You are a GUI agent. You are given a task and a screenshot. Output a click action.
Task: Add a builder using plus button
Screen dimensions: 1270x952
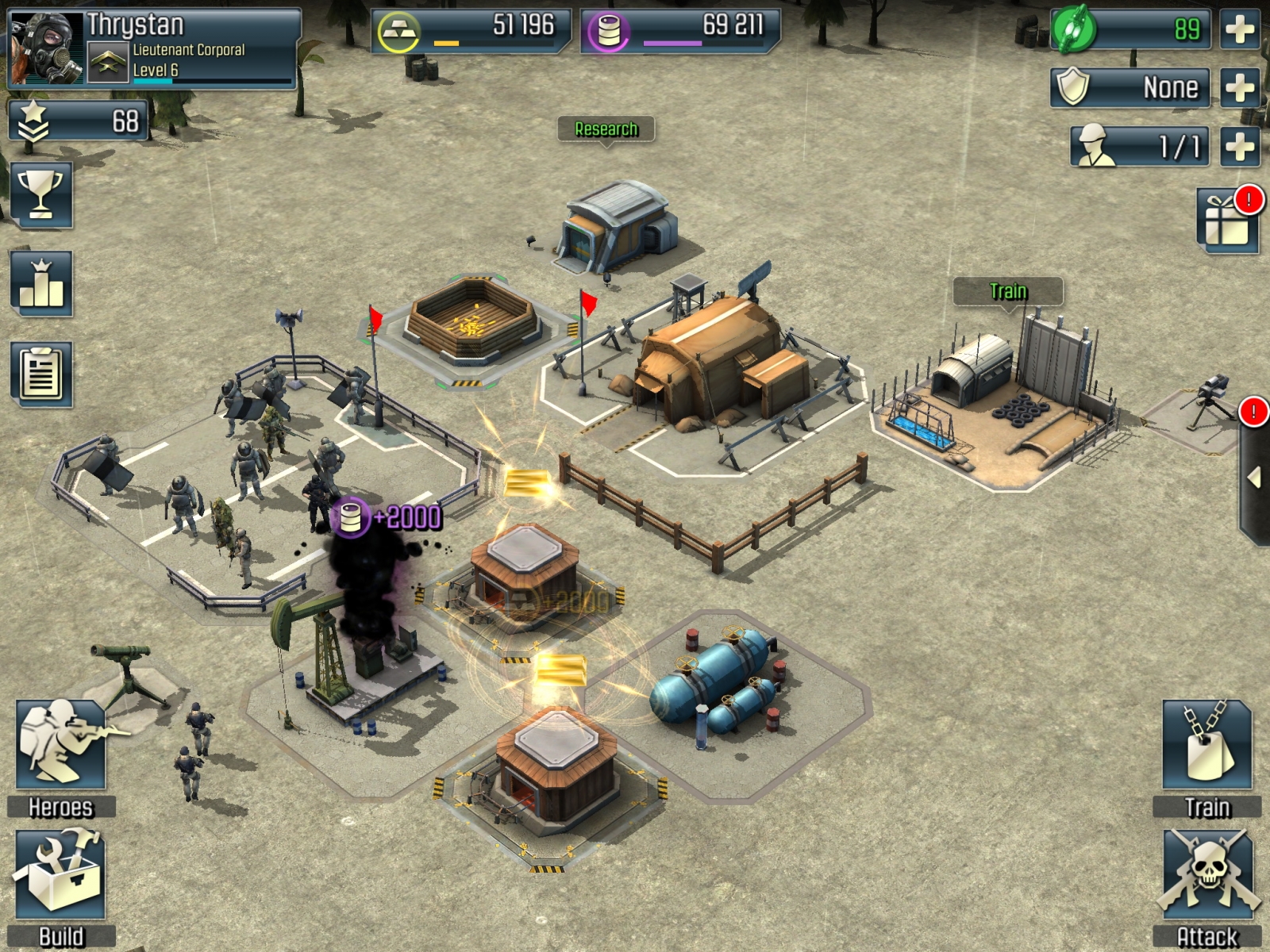(1240, 146)
